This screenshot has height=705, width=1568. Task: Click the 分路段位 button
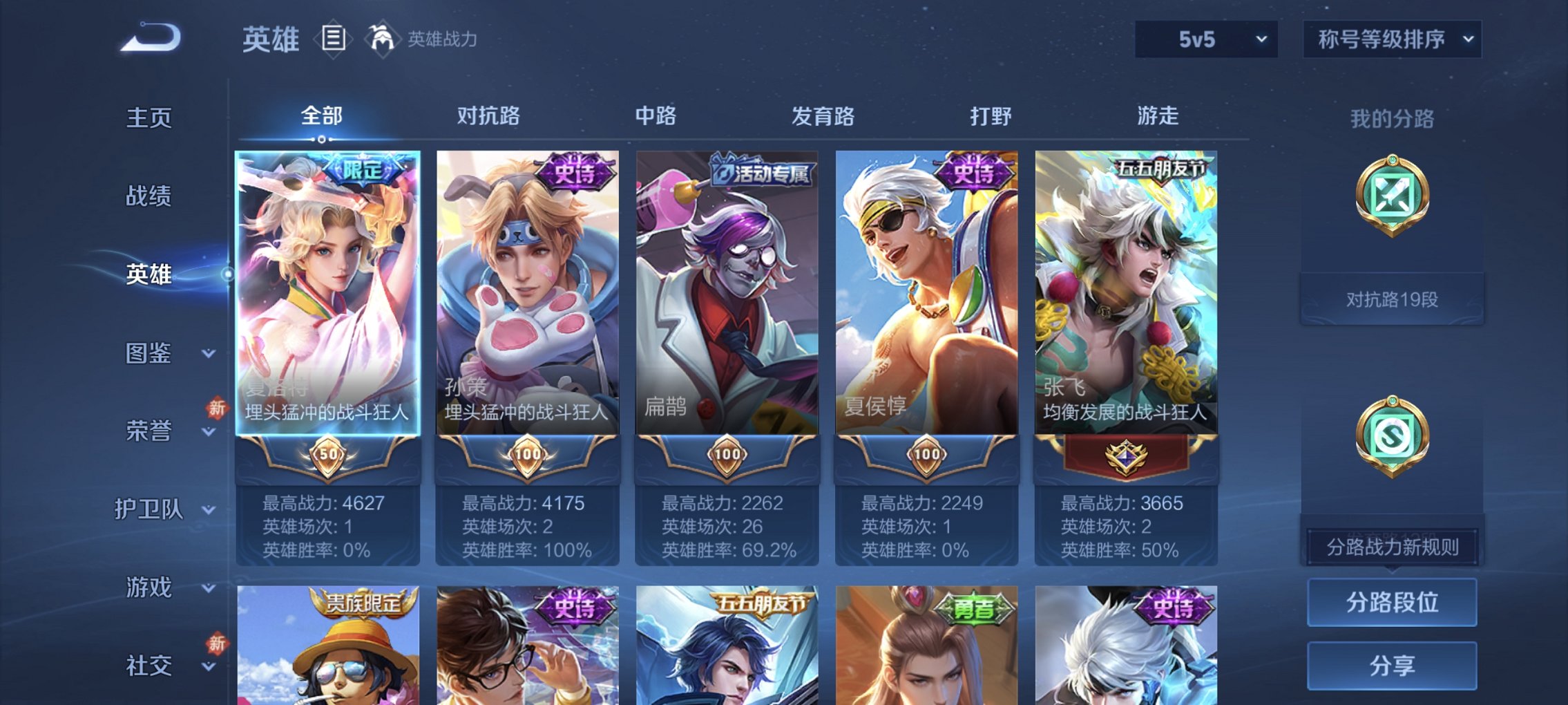click(x=1392, y=603)
